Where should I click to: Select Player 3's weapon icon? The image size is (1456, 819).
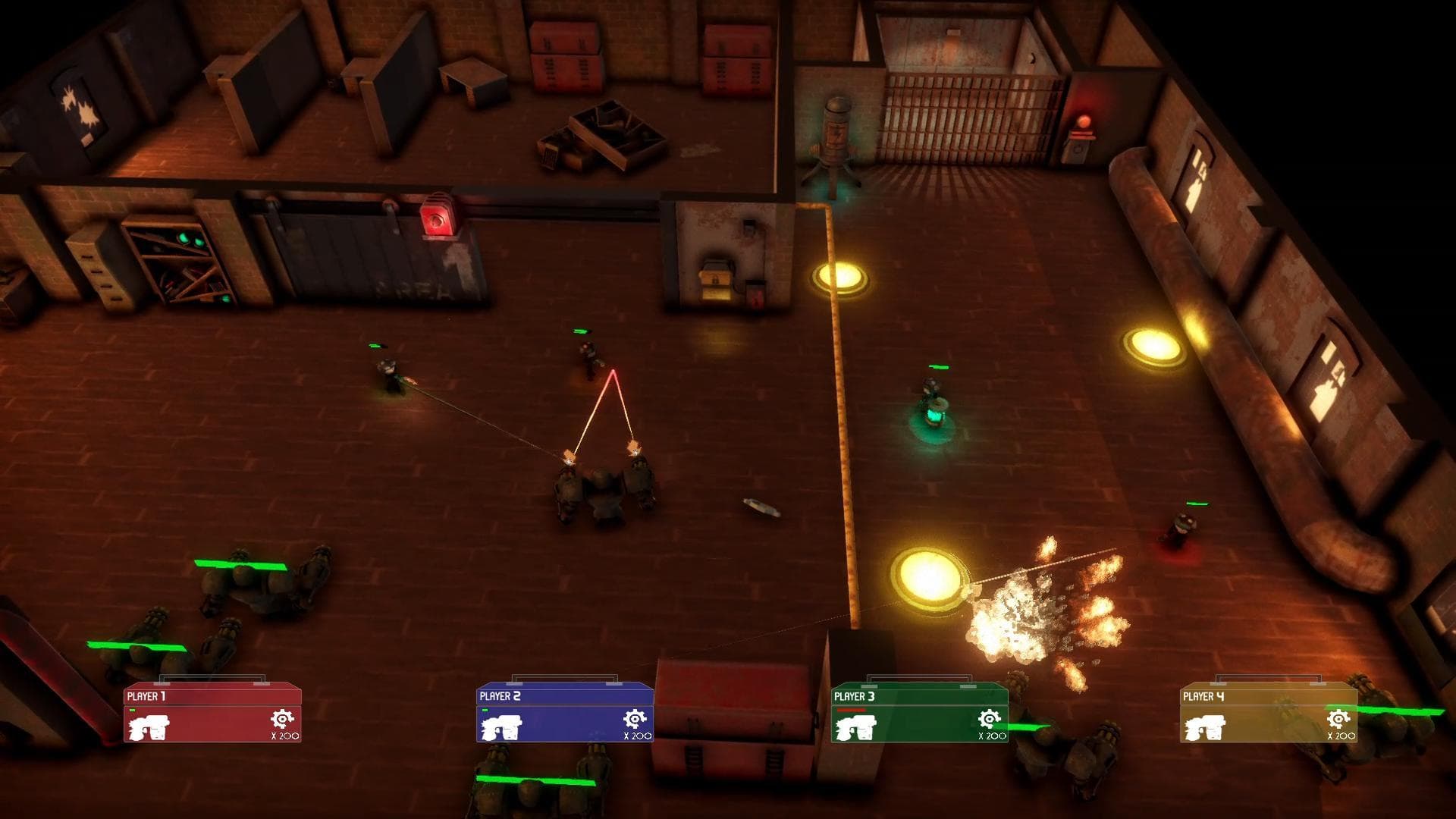pos(855,727)
